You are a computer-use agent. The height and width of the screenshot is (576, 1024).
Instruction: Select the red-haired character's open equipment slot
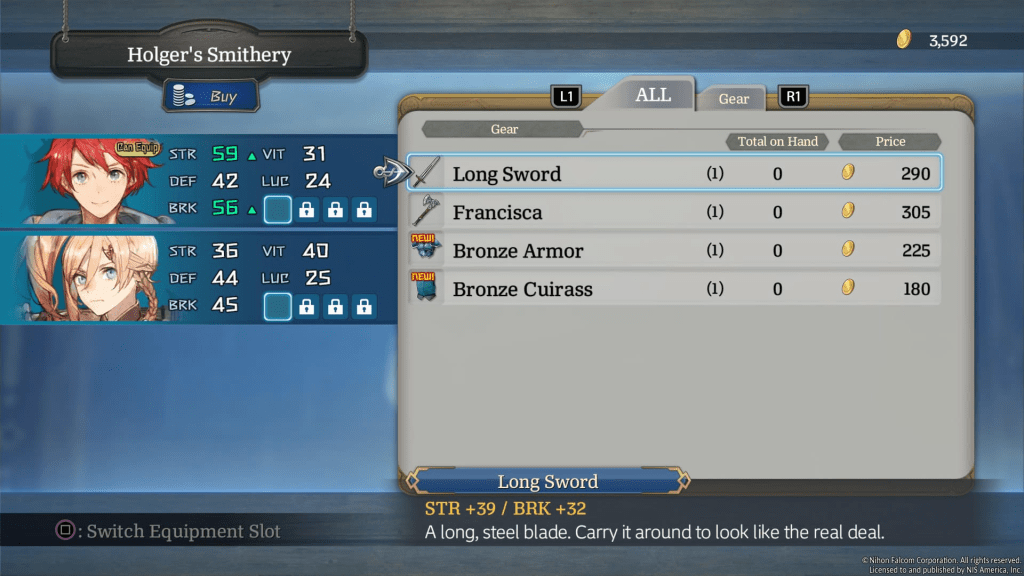[277, 210]
